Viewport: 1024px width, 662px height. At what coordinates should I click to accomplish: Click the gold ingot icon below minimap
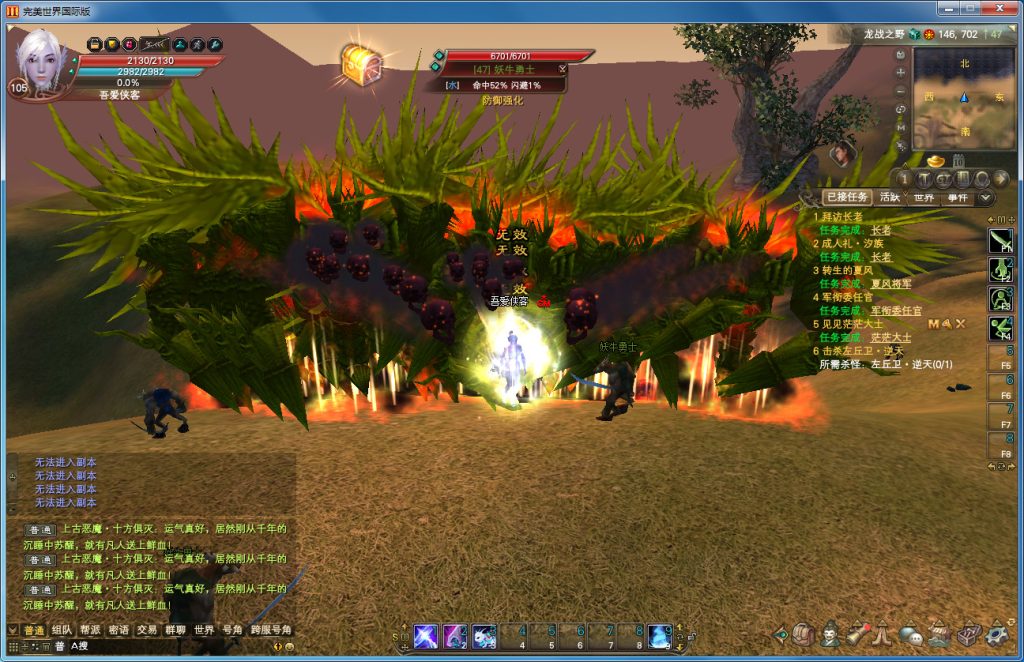click(935, 160)
